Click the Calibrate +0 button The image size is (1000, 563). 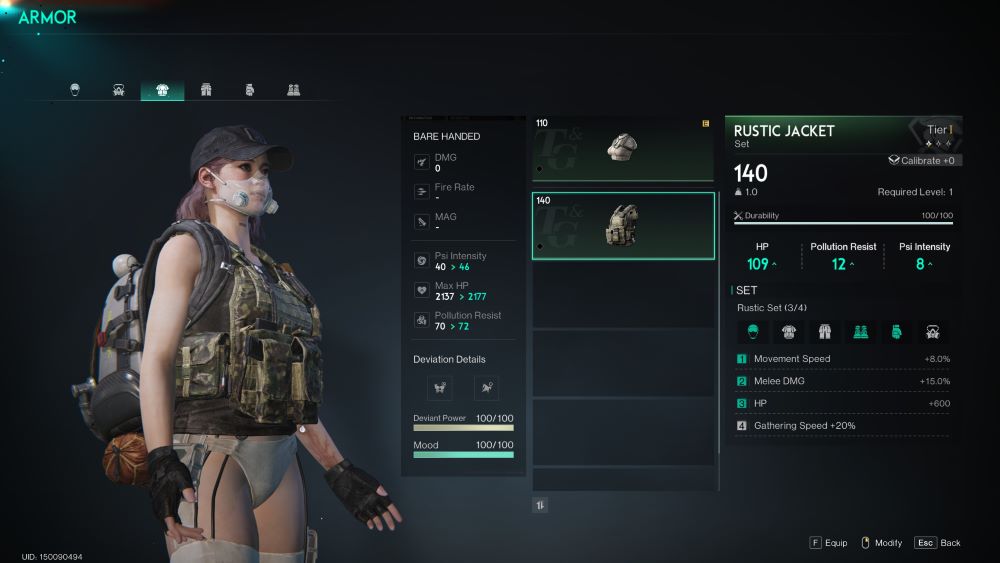tap(922, 160)
